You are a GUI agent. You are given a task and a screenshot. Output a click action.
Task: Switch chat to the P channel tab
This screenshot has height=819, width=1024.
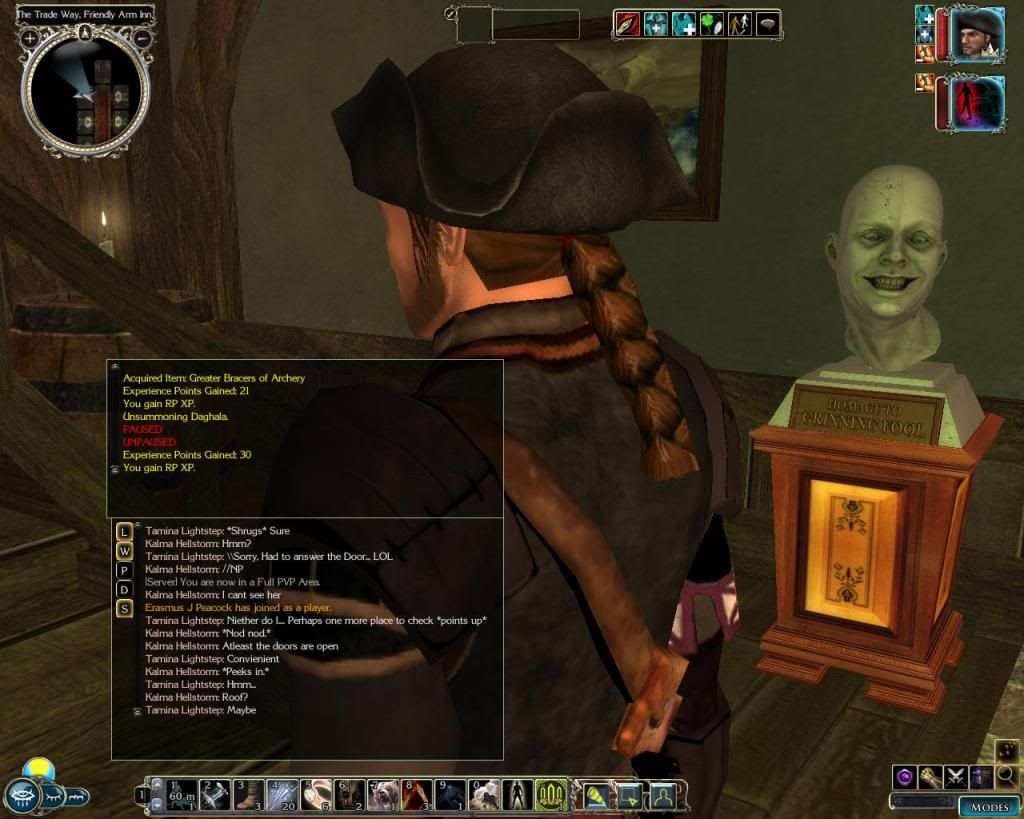pos(124,570)
